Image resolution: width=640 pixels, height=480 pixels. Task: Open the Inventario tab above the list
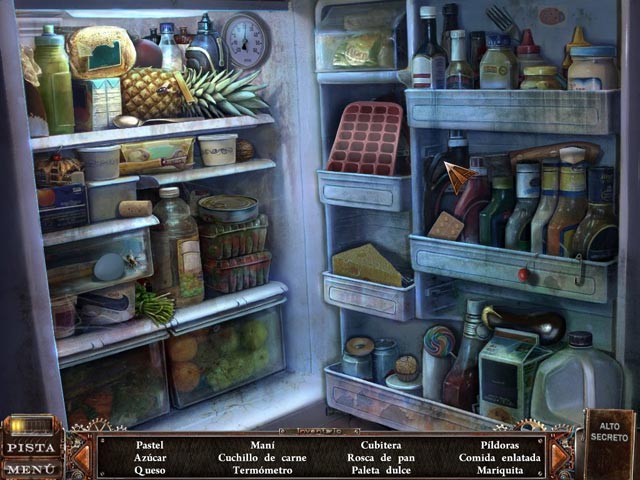pyautogui.click(x=320, y=430)
